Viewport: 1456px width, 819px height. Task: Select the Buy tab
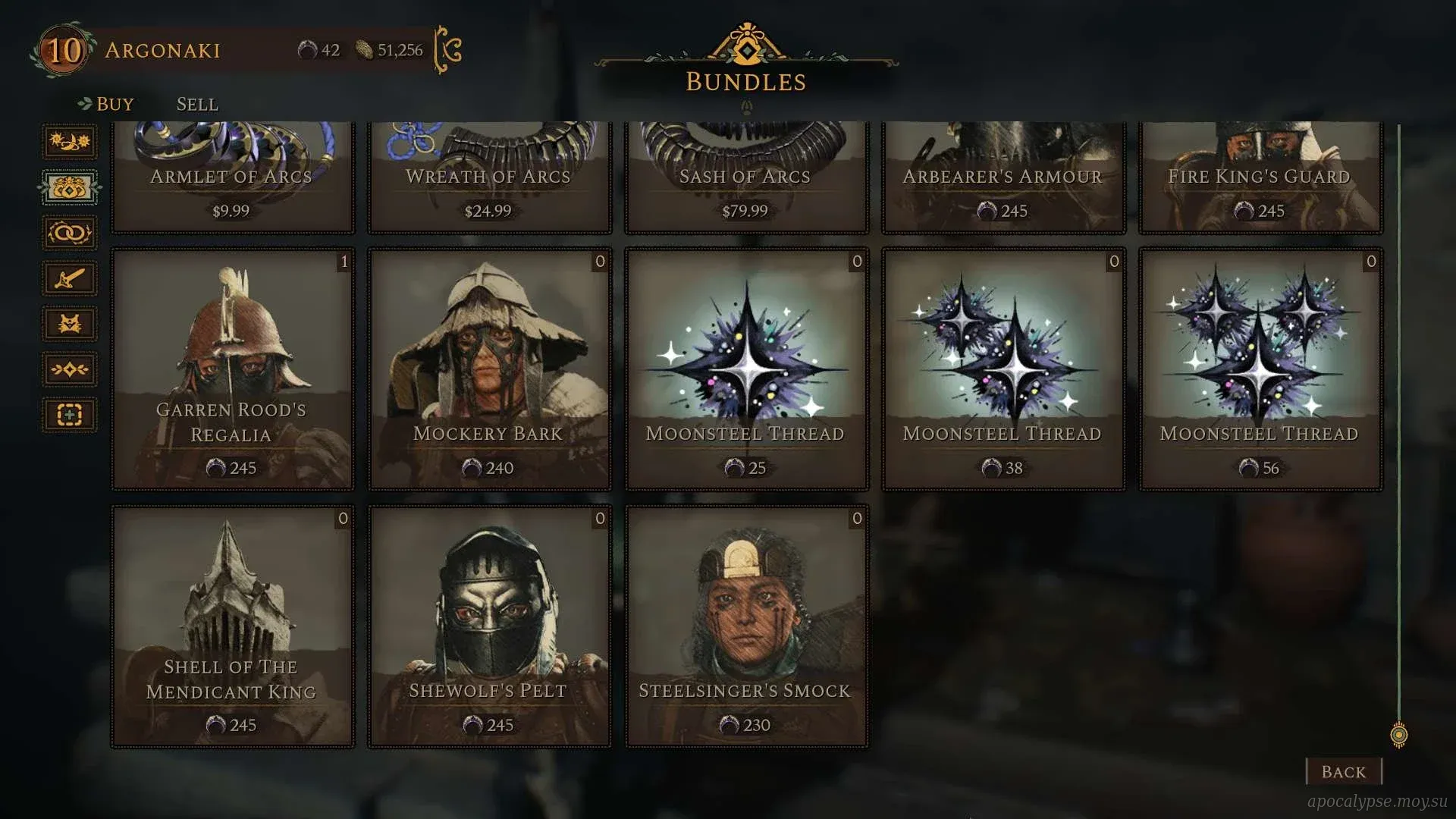(115, 104)
